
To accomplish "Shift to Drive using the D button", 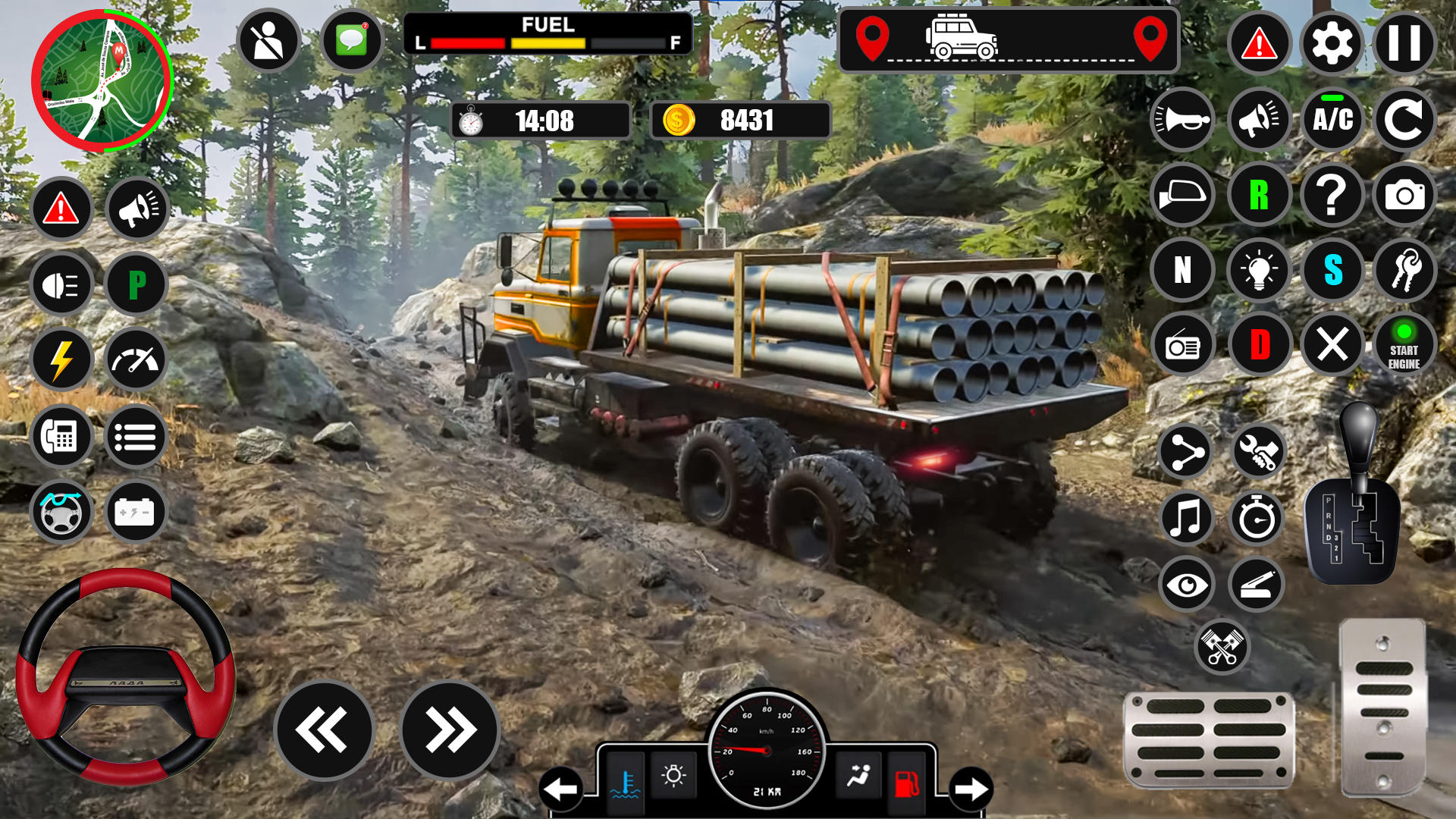I will pos(1258,345).
